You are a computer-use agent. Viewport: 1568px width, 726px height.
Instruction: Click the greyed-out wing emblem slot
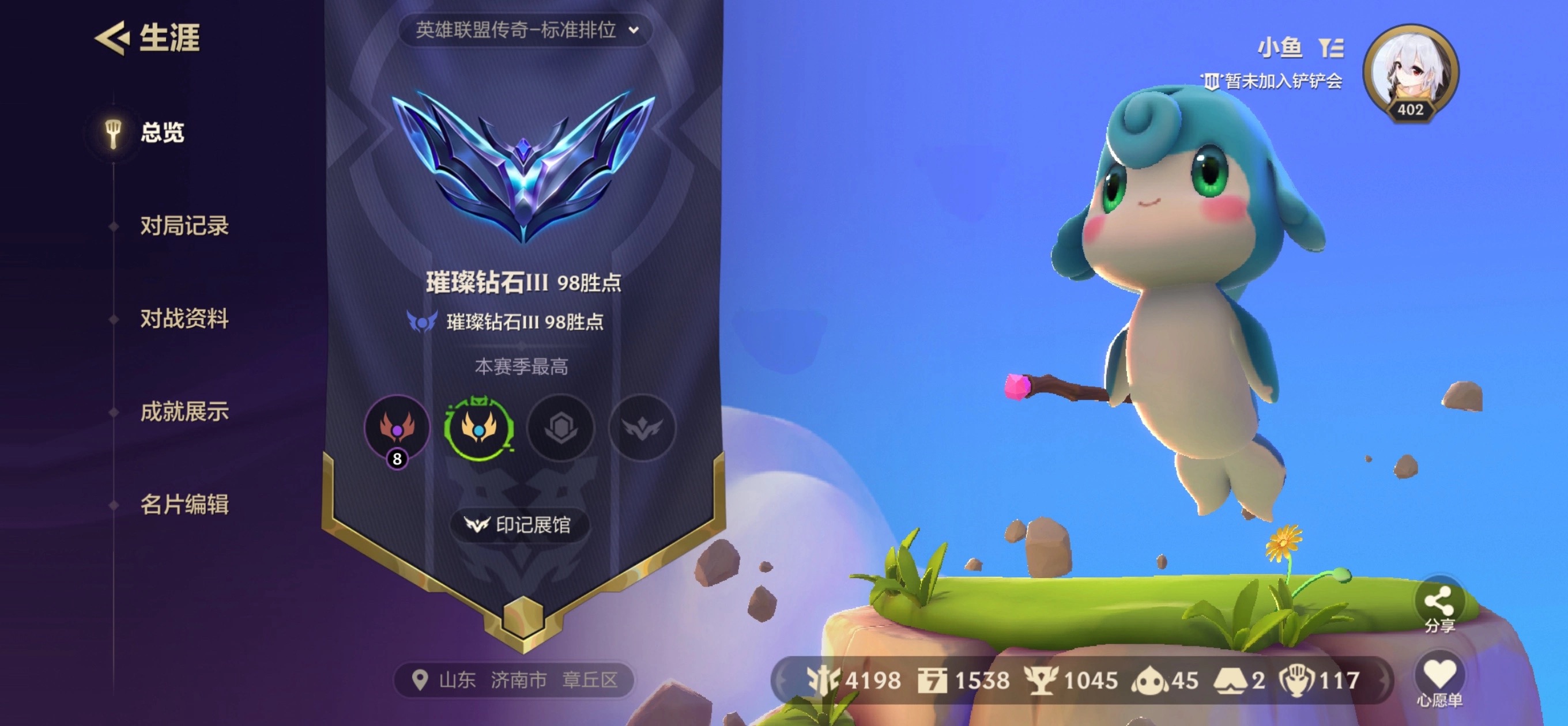click(642, 427)
